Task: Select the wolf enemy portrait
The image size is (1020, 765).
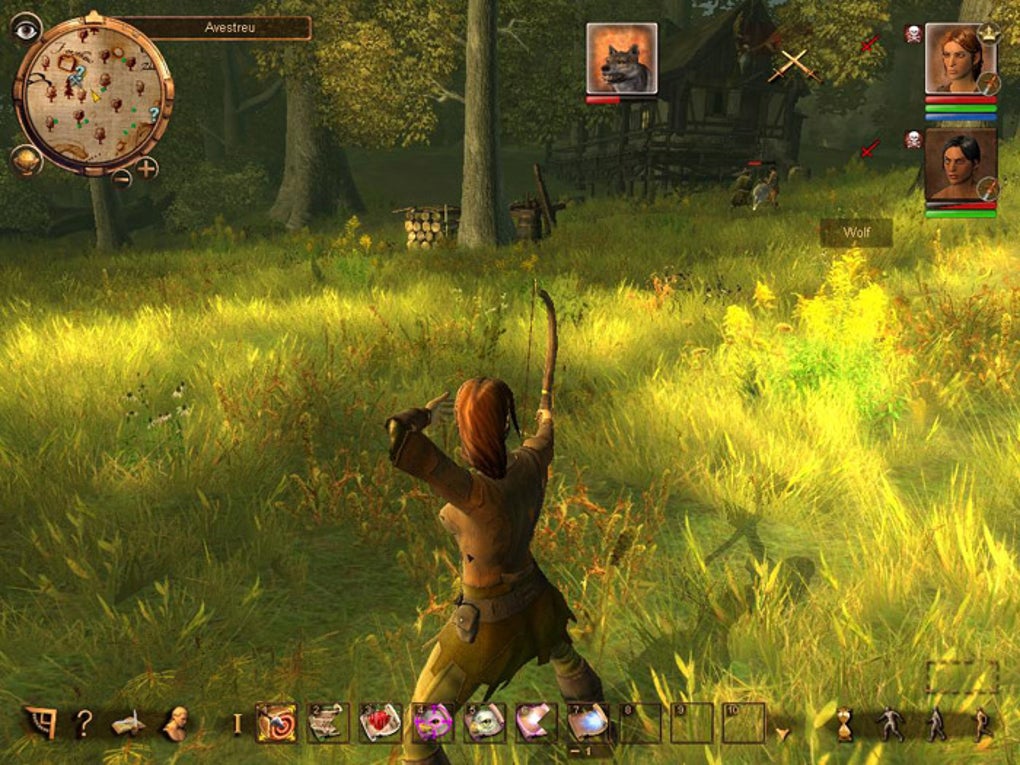Action: [622, 59]
